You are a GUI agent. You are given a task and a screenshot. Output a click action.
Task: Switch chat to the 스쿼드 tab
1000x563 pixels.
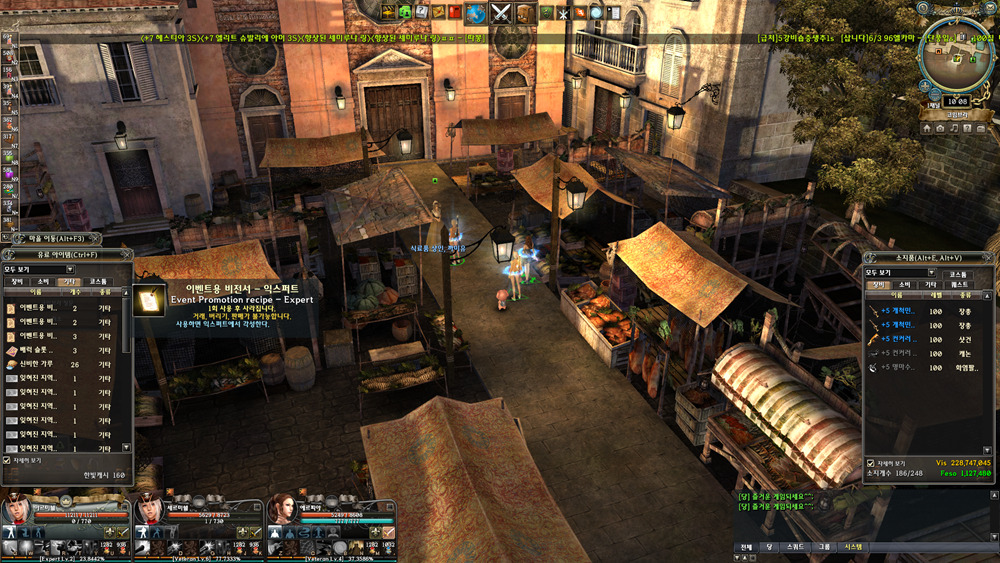[795, 547]
